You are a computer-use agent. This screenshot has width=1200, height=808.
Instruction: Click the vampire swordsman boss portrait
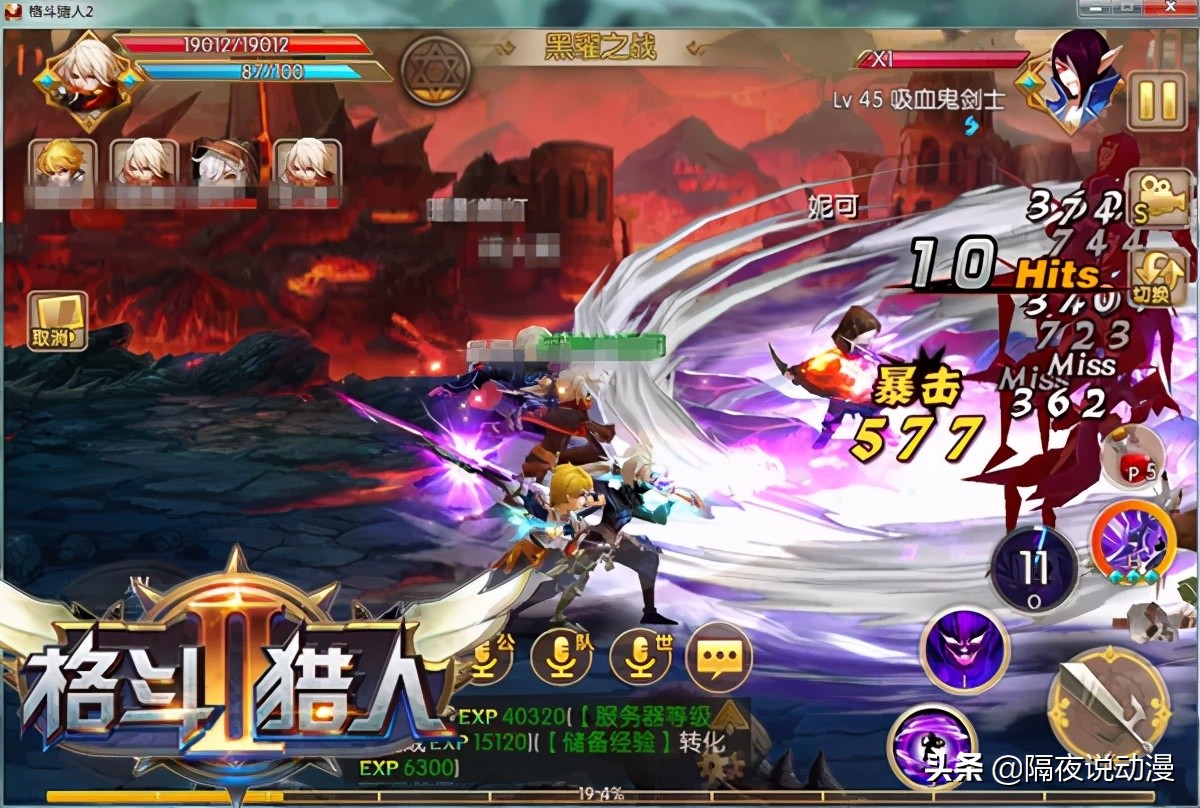[1070, 80]
